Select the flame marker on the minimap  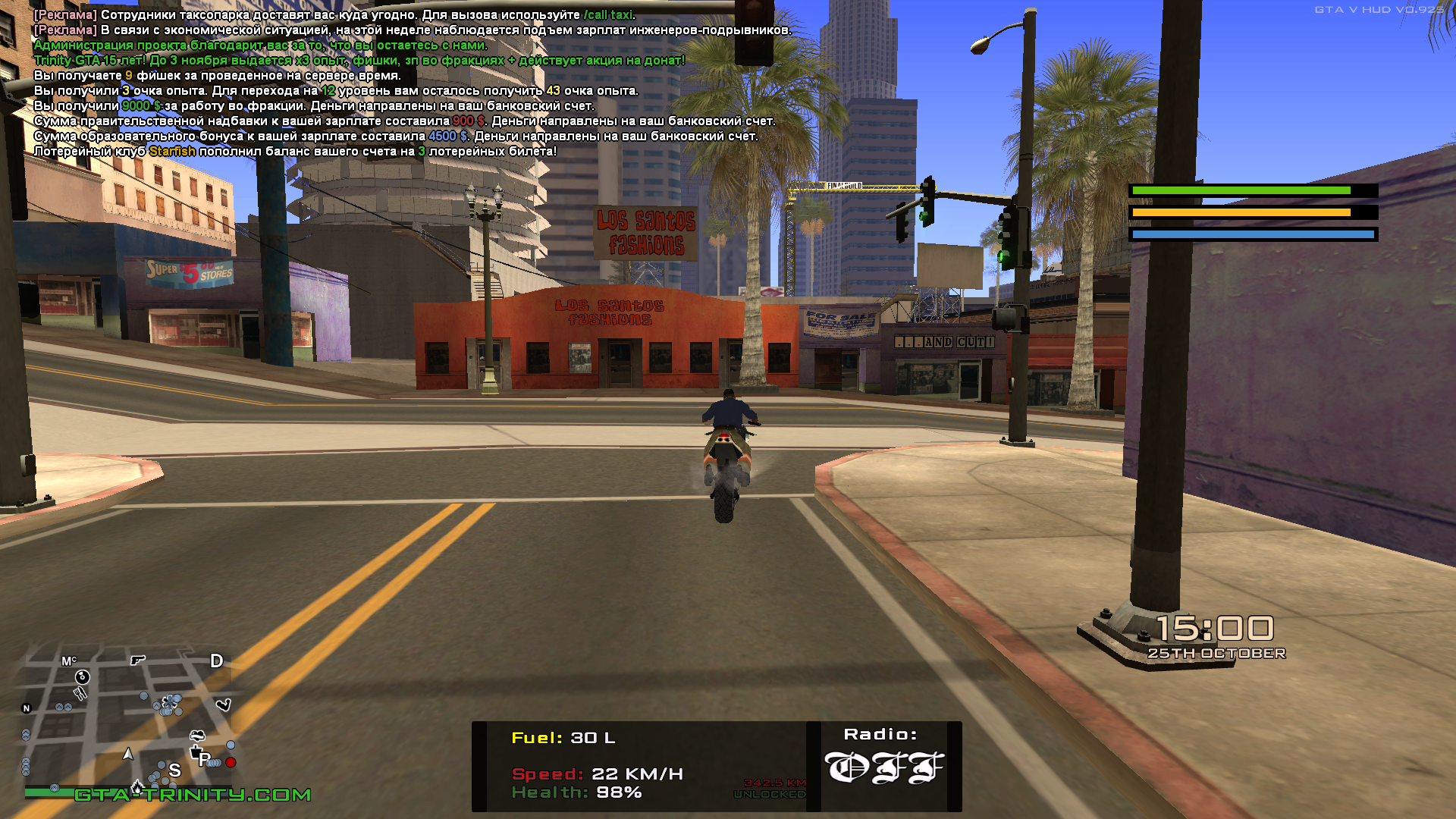(137, 786)
